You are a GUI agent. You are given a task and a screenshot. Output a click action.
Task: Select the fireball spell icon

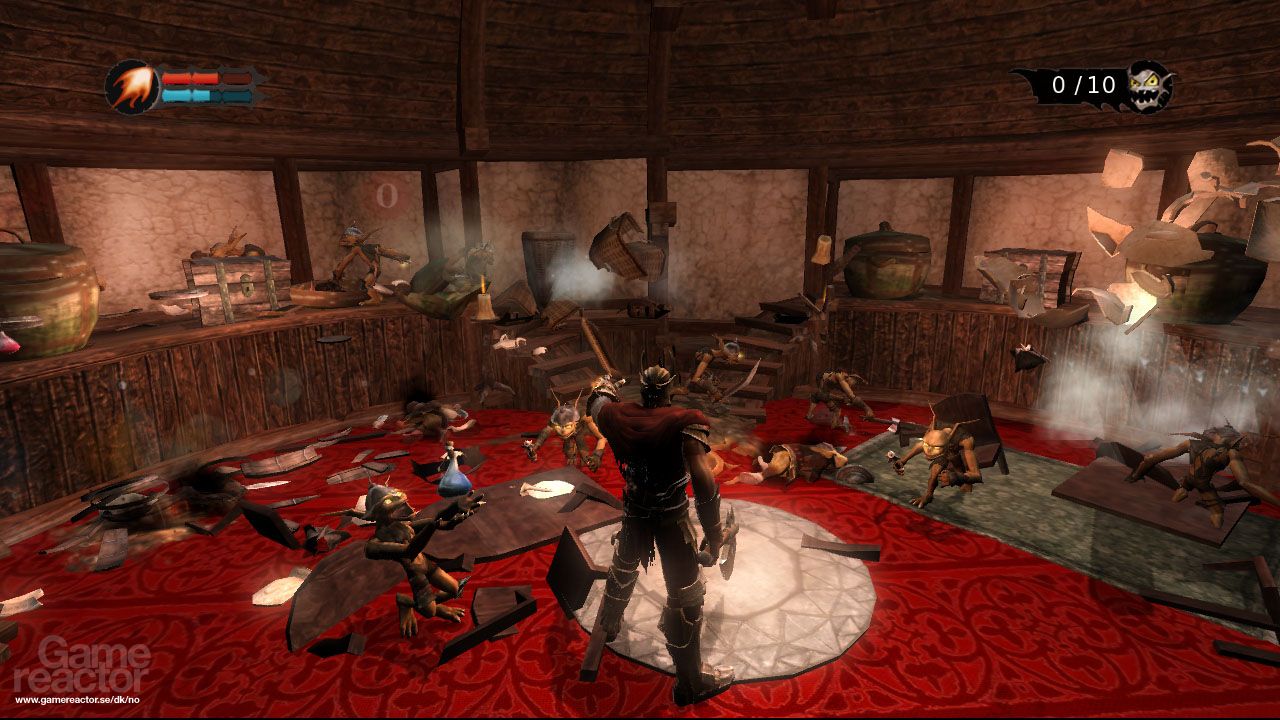(130, 87)
